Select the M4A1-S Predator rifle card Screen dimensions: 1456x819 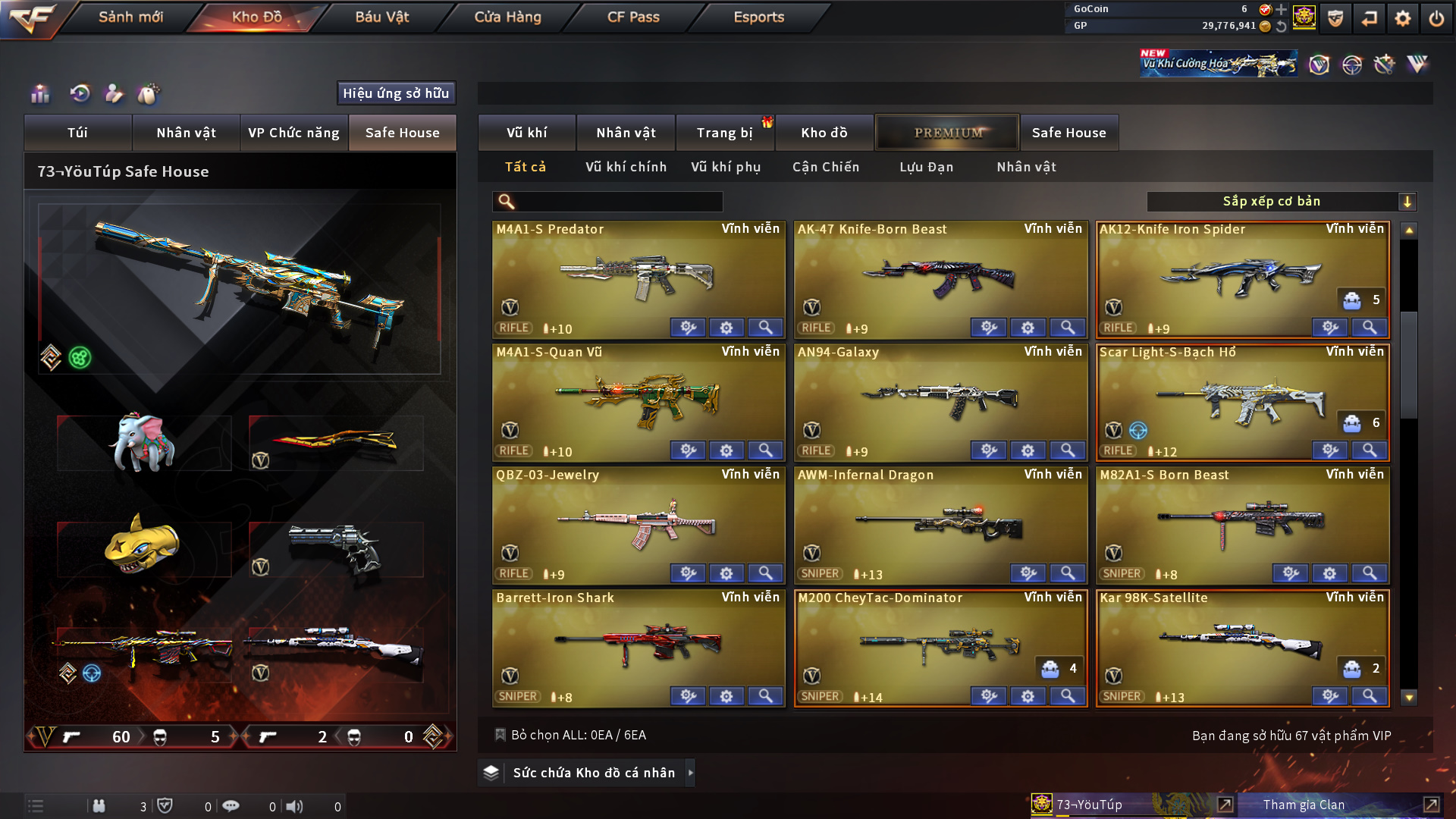pyautogui.click(x=637, y=277)
